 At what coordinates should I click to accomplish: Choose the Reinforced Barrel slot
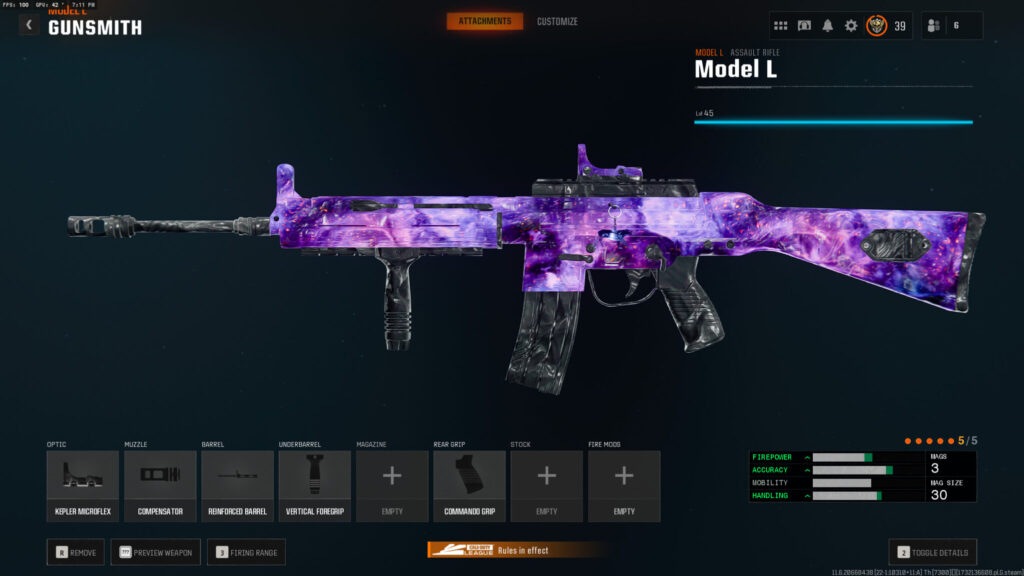tap(238, 485)
